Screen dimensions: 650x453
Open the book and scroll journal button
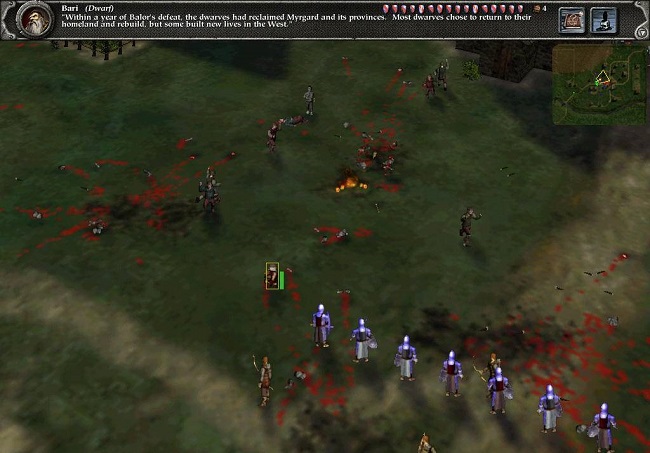coord(572,20)
